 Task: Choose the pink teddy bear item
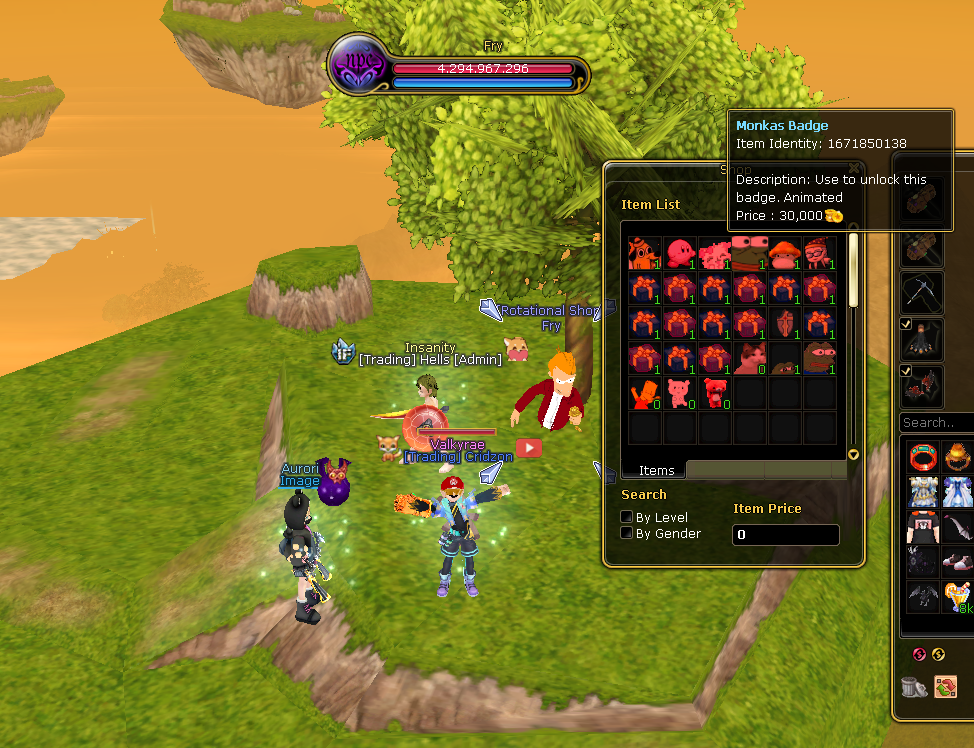pos(680,394)
